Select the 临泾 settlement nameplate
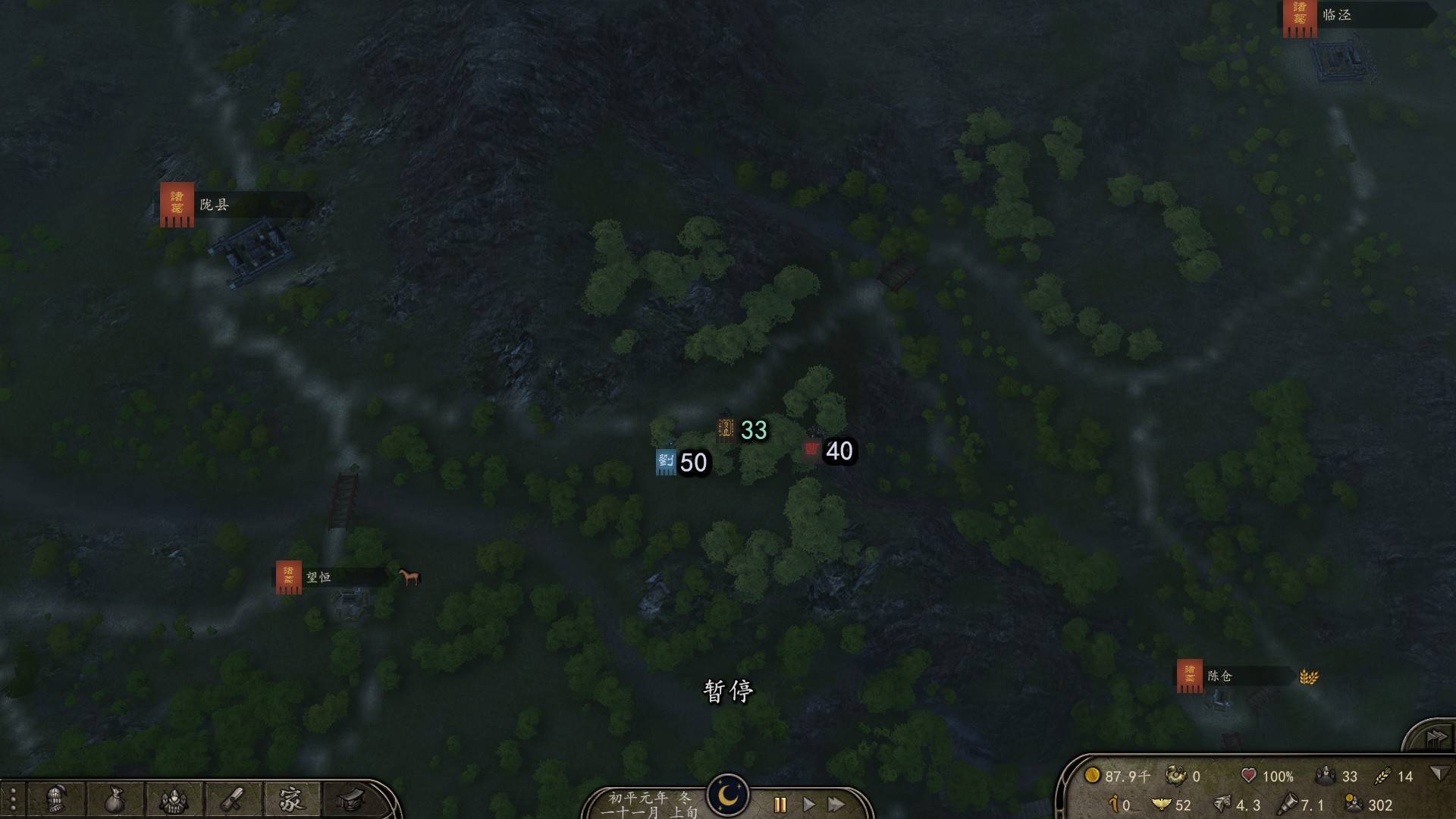Image resolution: width=1456 pixels, height=819 pixels. pyautogui.click(x=1337, y=15)
